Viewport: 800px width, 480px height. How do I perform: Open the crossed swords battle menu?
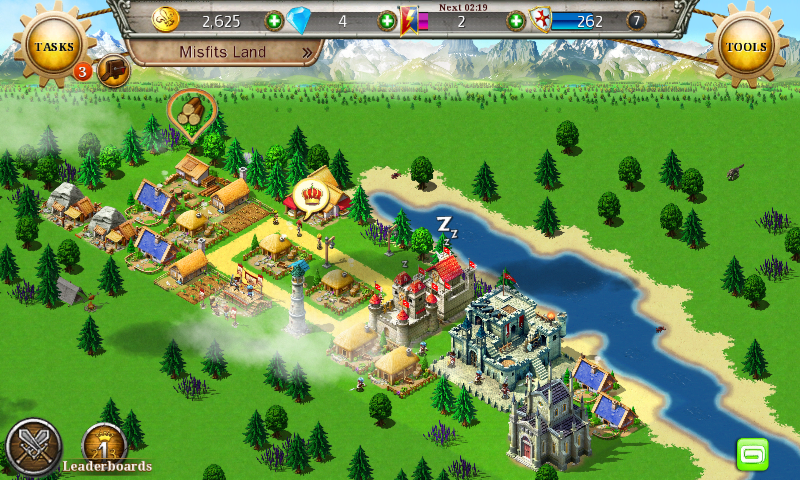33,447
